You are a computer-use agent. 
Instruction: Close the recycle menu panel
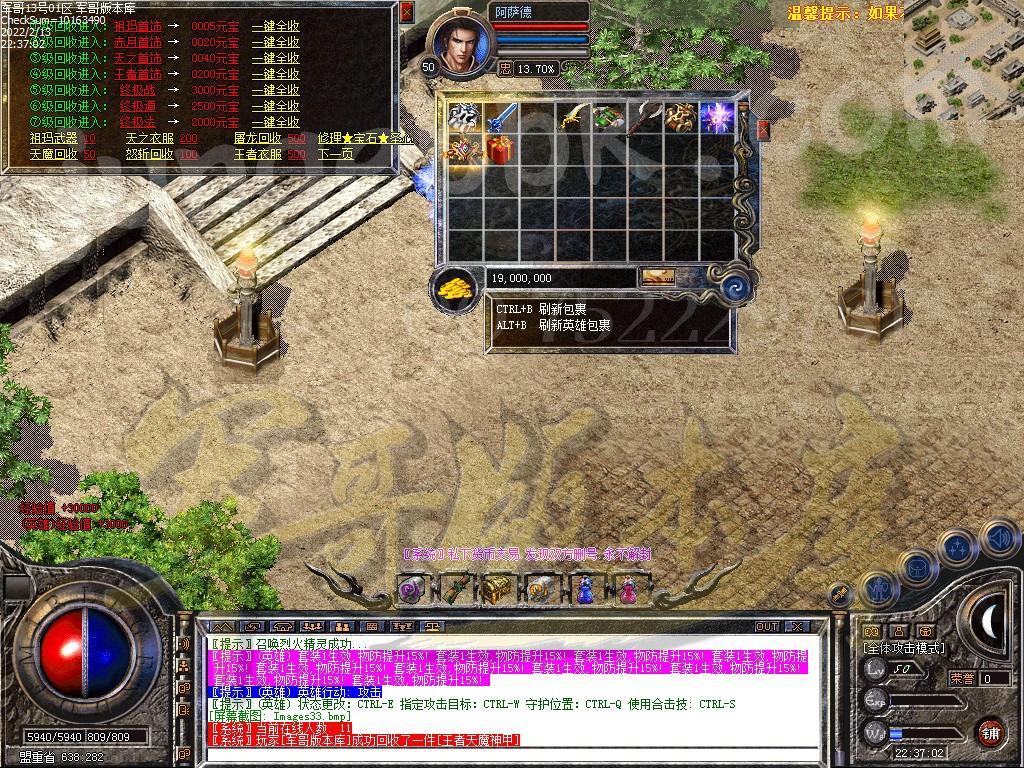[406, 13]
